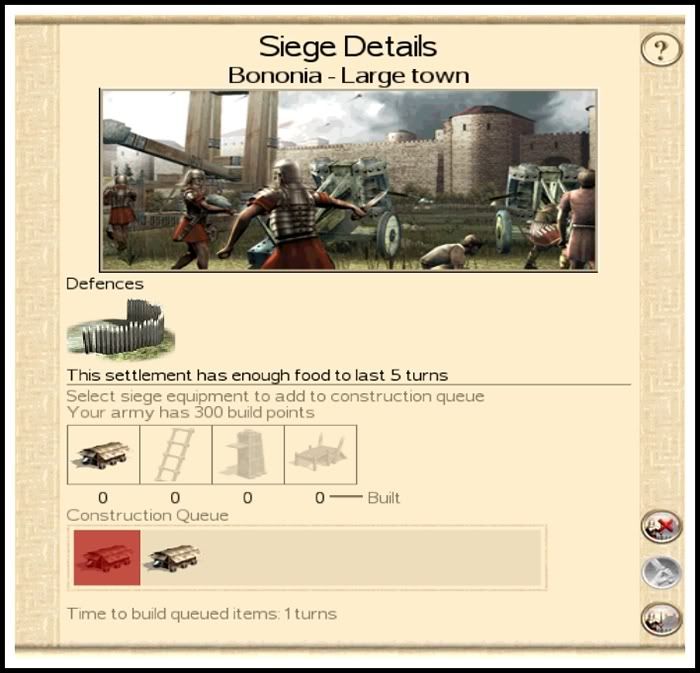The image size is (700, 673).
Task: Click the bottom round siege button
Action: (660, 619)
